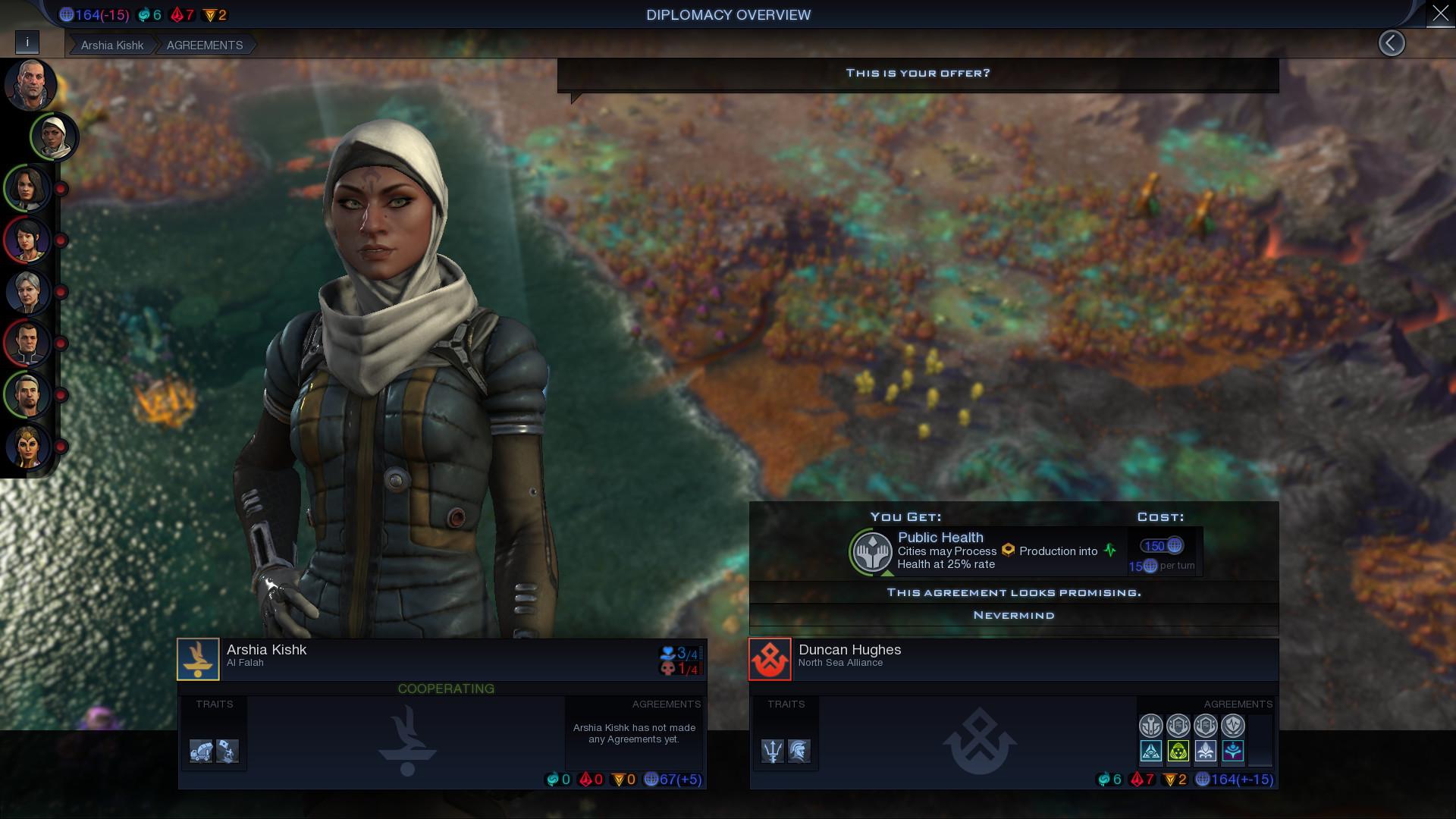The image size is (1456, 819).
Task: Click the back arrow at top right
Action: 1392,42
